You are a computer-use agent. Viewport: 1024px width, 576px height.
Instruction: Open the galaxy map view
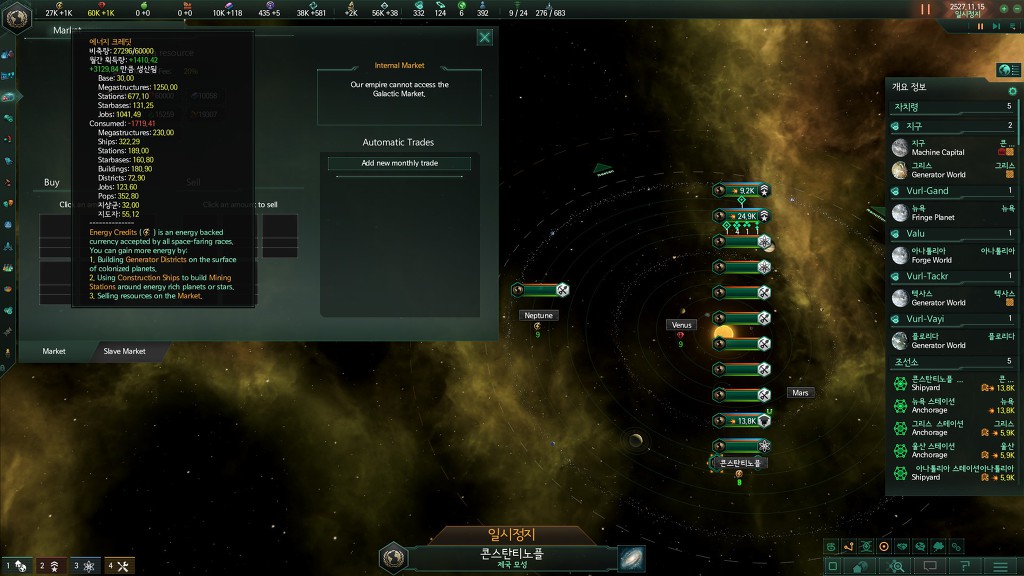click(x=631, y=557)
